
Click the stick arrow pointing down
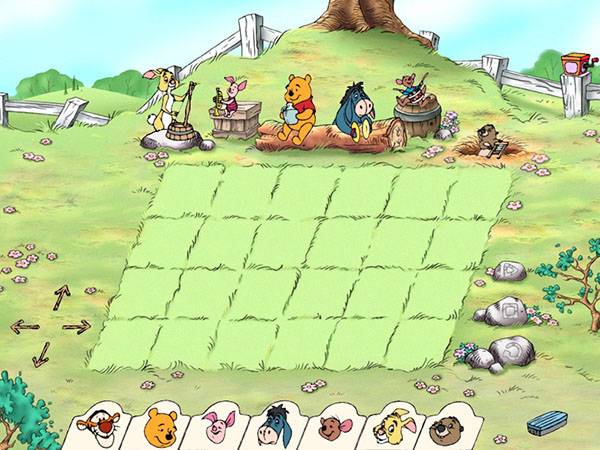point(43,354)
